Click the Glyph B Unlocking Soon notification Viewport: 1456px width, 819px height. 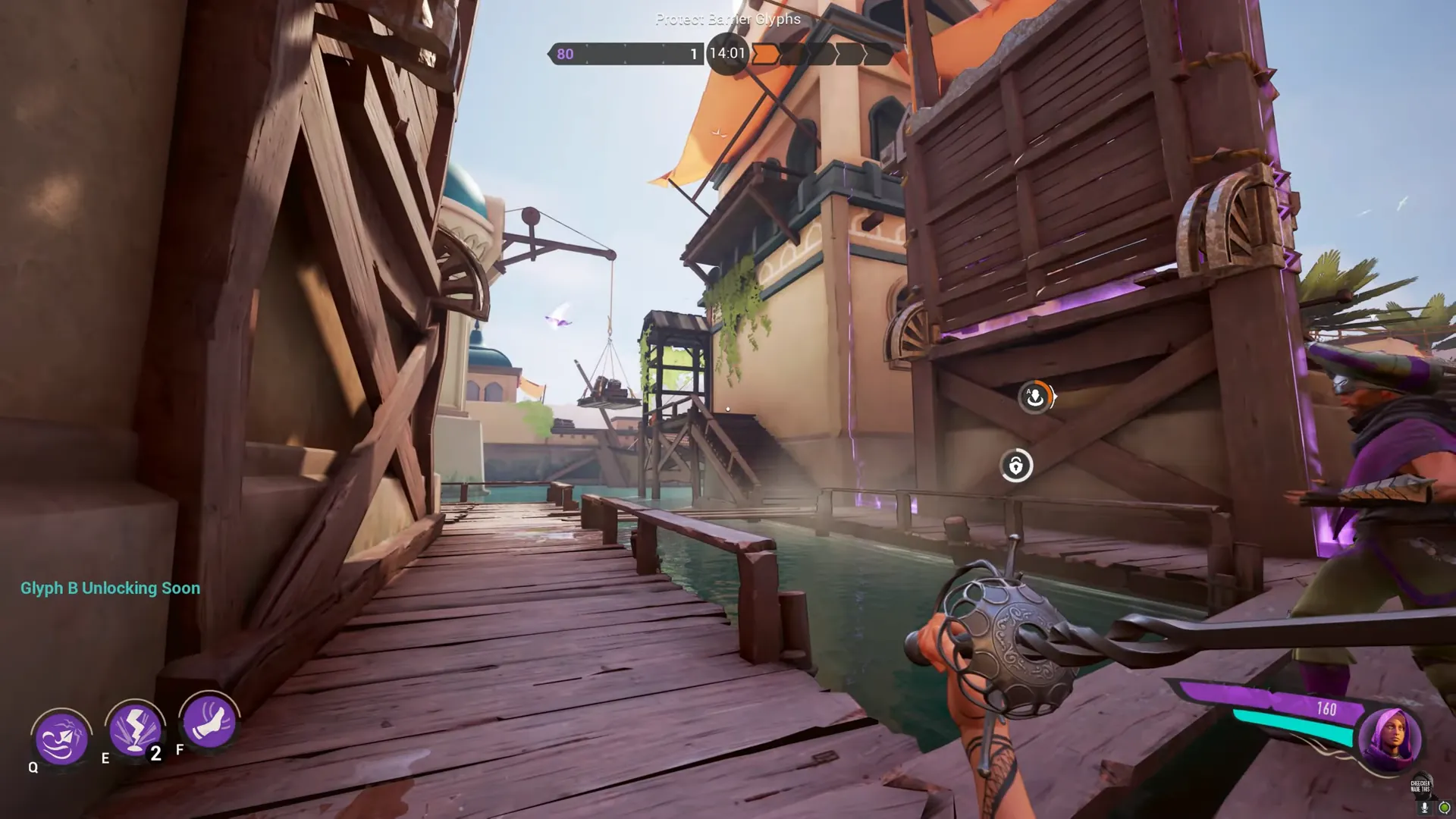108,588
